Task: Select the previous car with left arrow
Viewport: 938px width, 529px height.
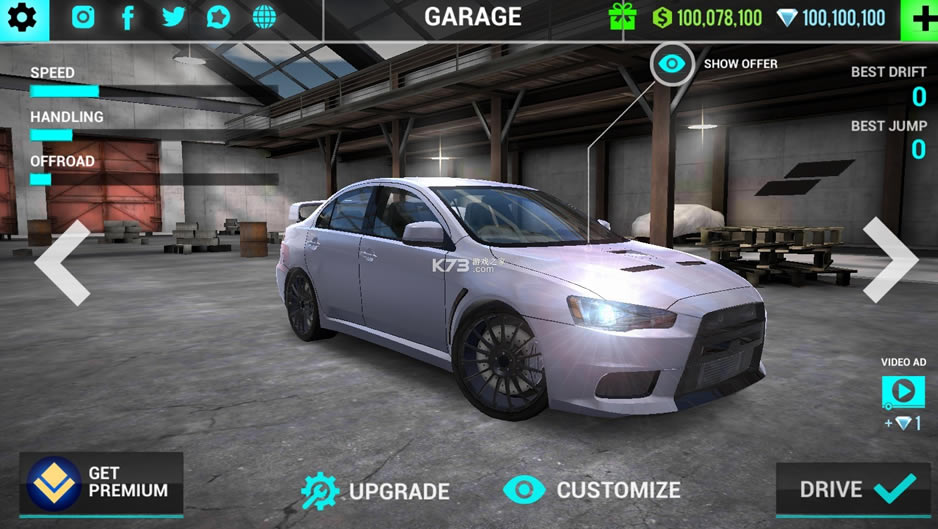Action: coord(63,263)
